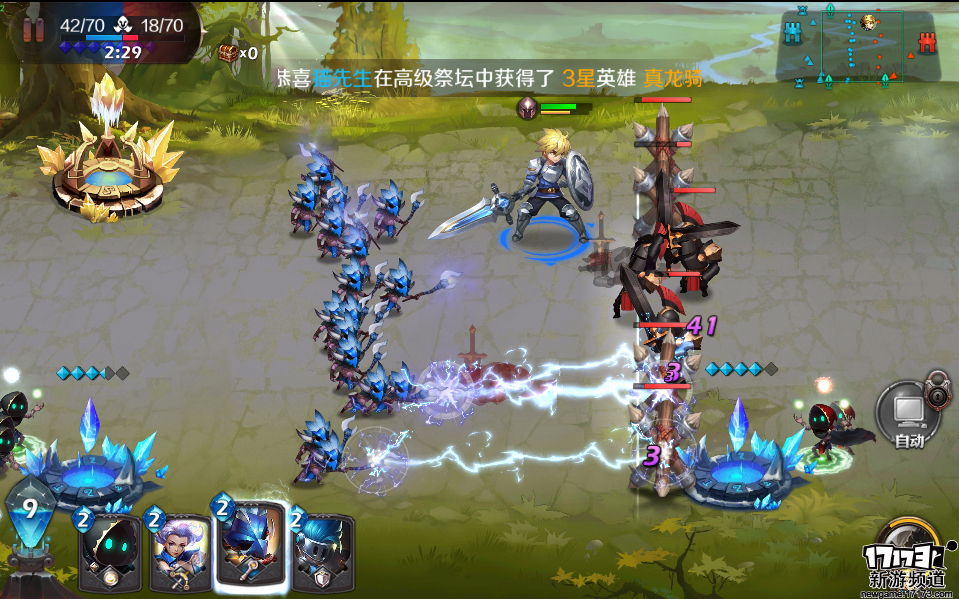Pick the blue-haired armored knight card
This screenshot has height=599, width=959.
(x=323, y=552)
